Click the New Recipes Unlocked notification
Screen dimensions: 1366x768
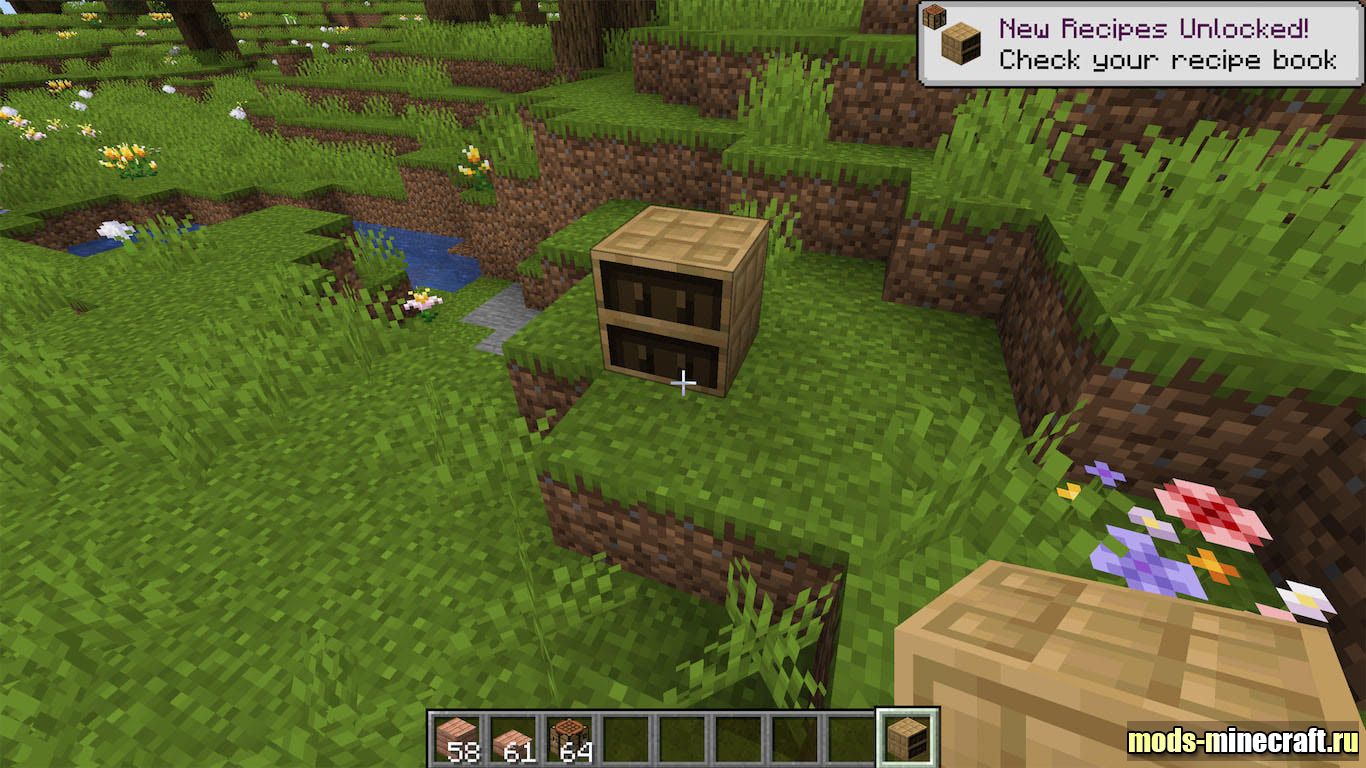(1141, 44)
